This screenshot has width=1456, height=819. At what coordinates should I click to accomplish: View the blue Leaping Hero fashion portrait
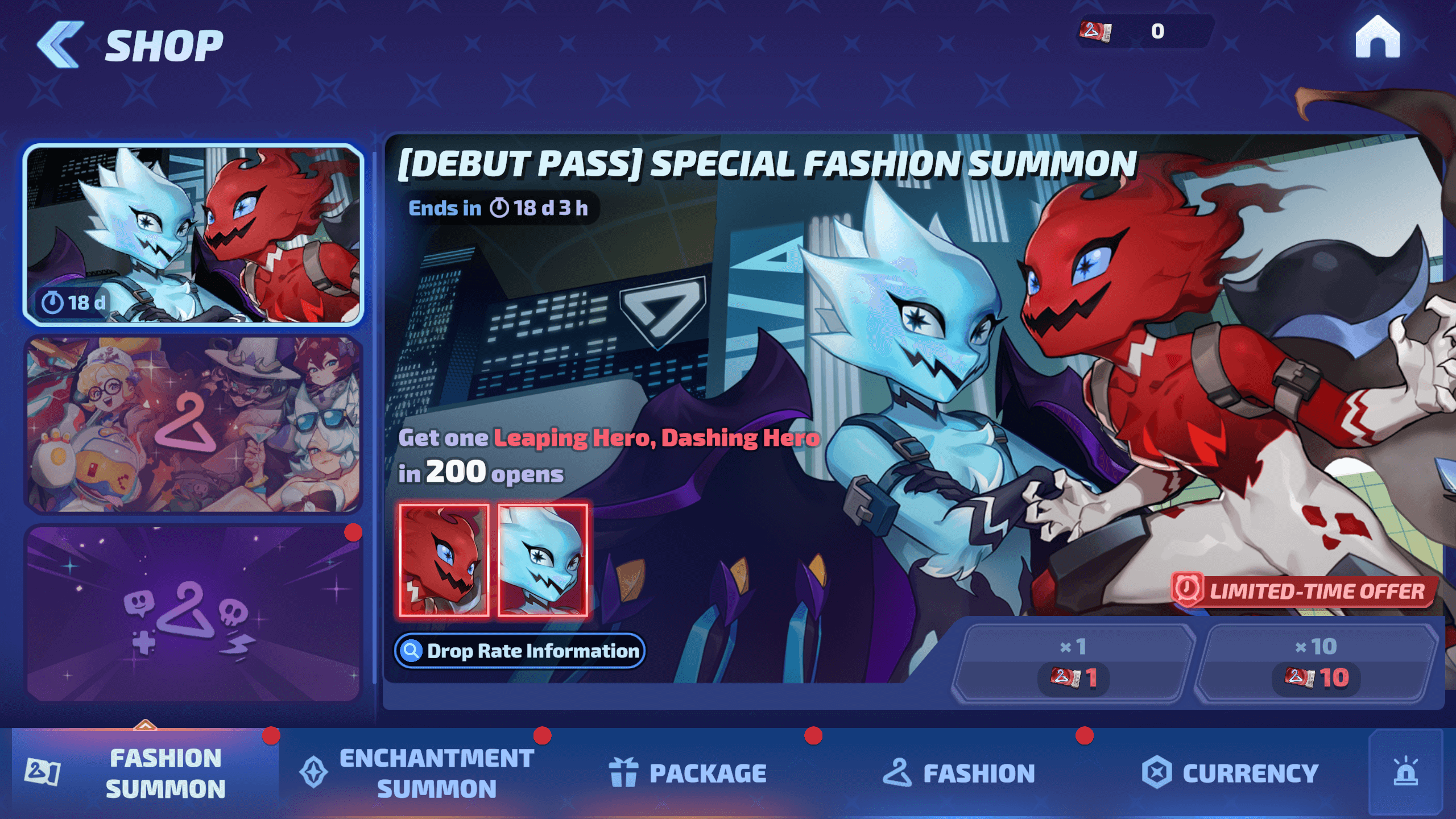(543, 560)
